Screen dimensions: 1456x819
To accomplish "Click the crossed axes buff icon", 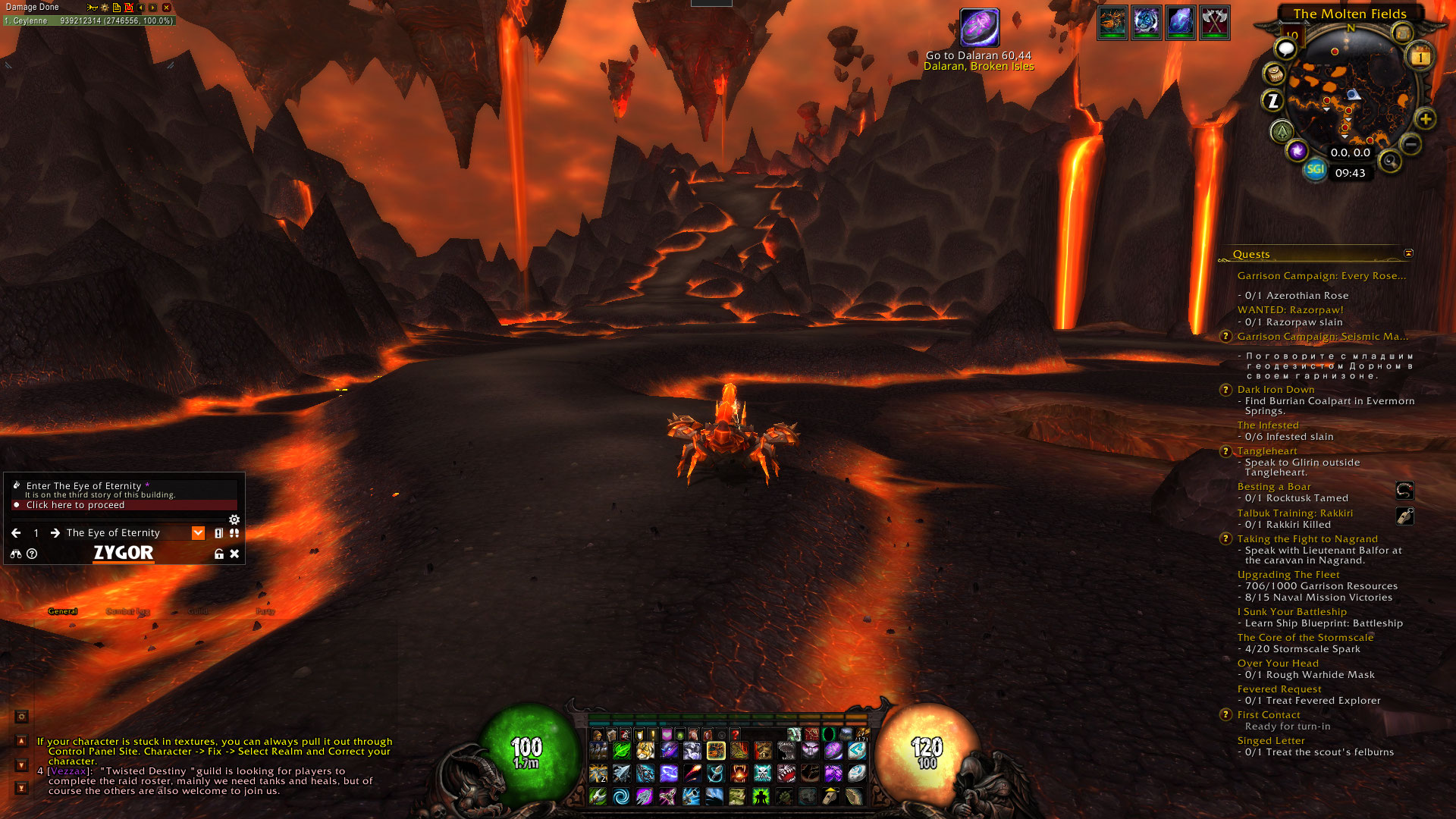I will click(x=1214, y=23).
